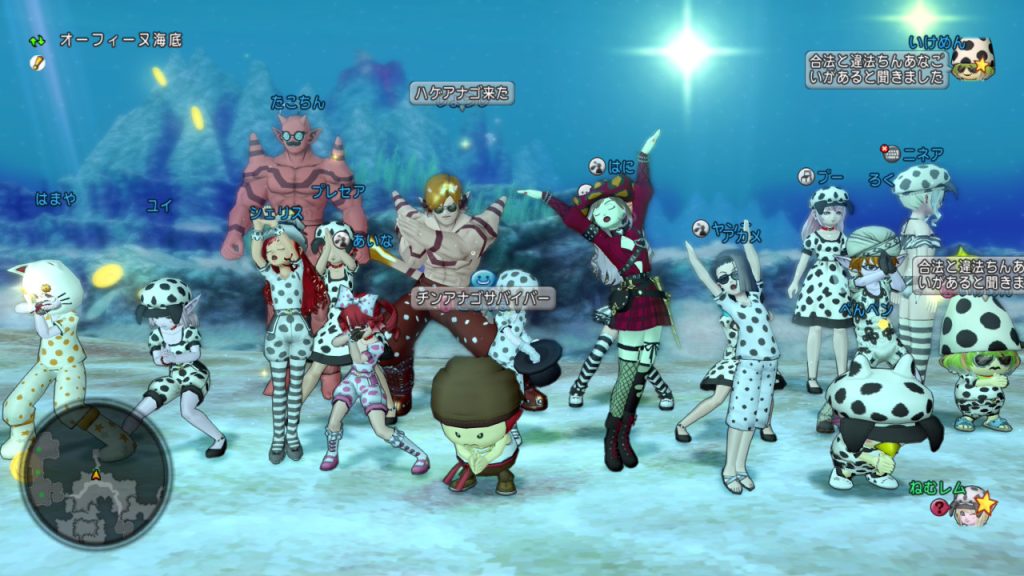This screenshot has height=576, width=1024.
Task: Select the ニネア name tag
Action: pos(922,154)
